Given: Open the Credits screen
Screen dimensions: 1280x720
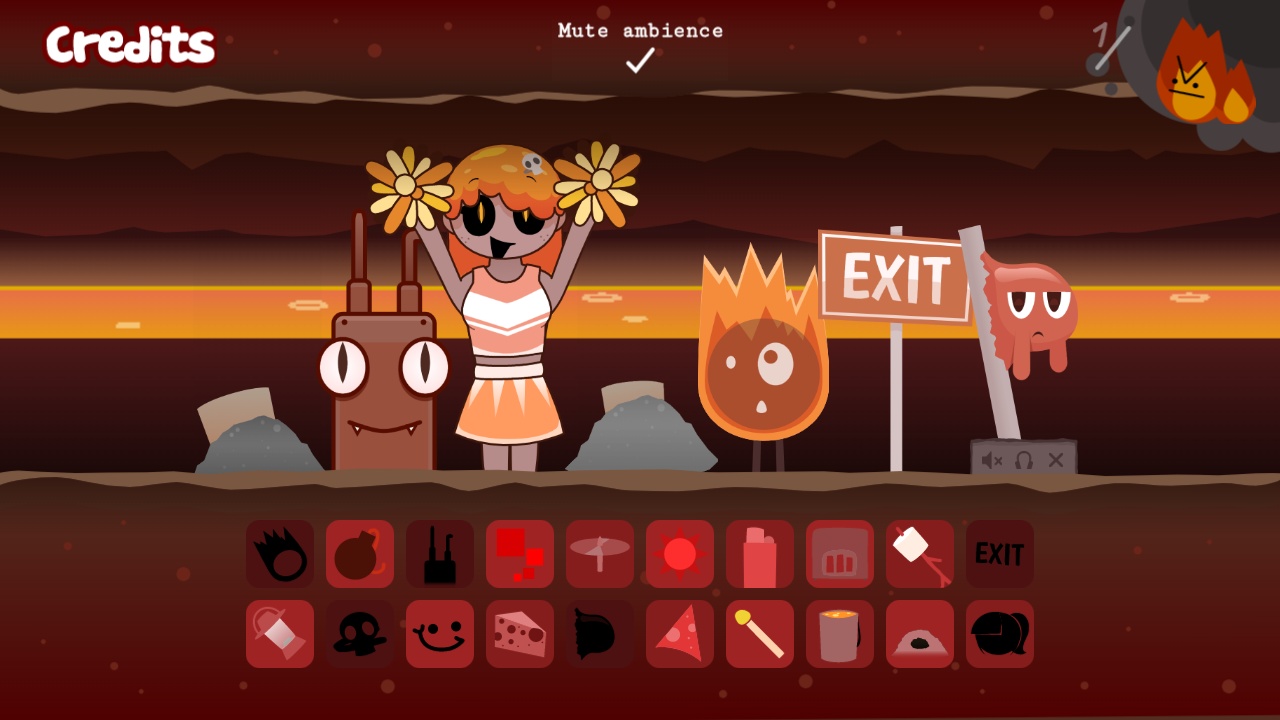Looking at the screenshot, I should pyautogui.click(x=130, y=45).
